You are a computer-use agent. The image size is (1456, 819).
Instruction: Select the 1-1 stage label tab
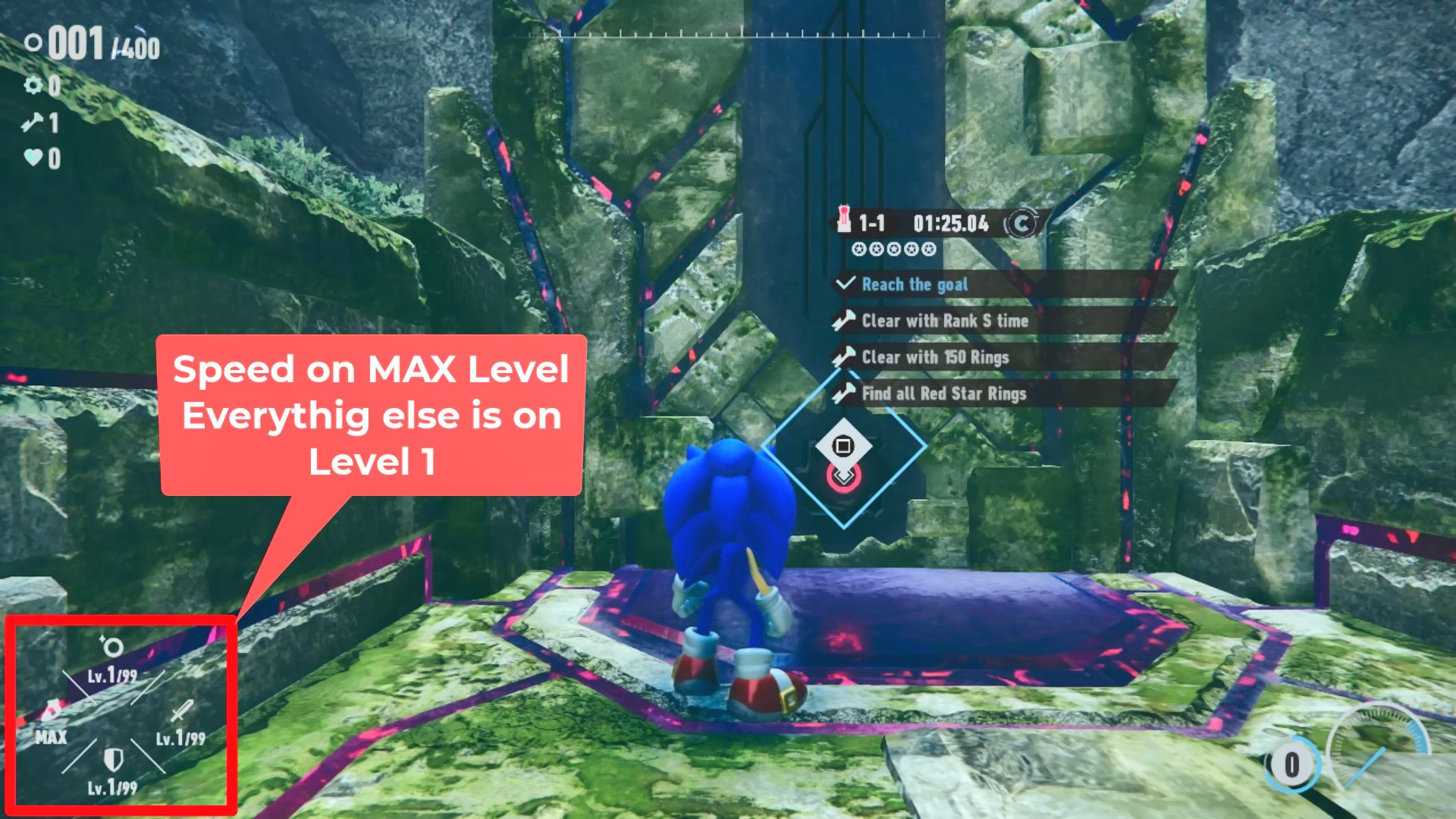pyautogui.click(x=872, y=224)
